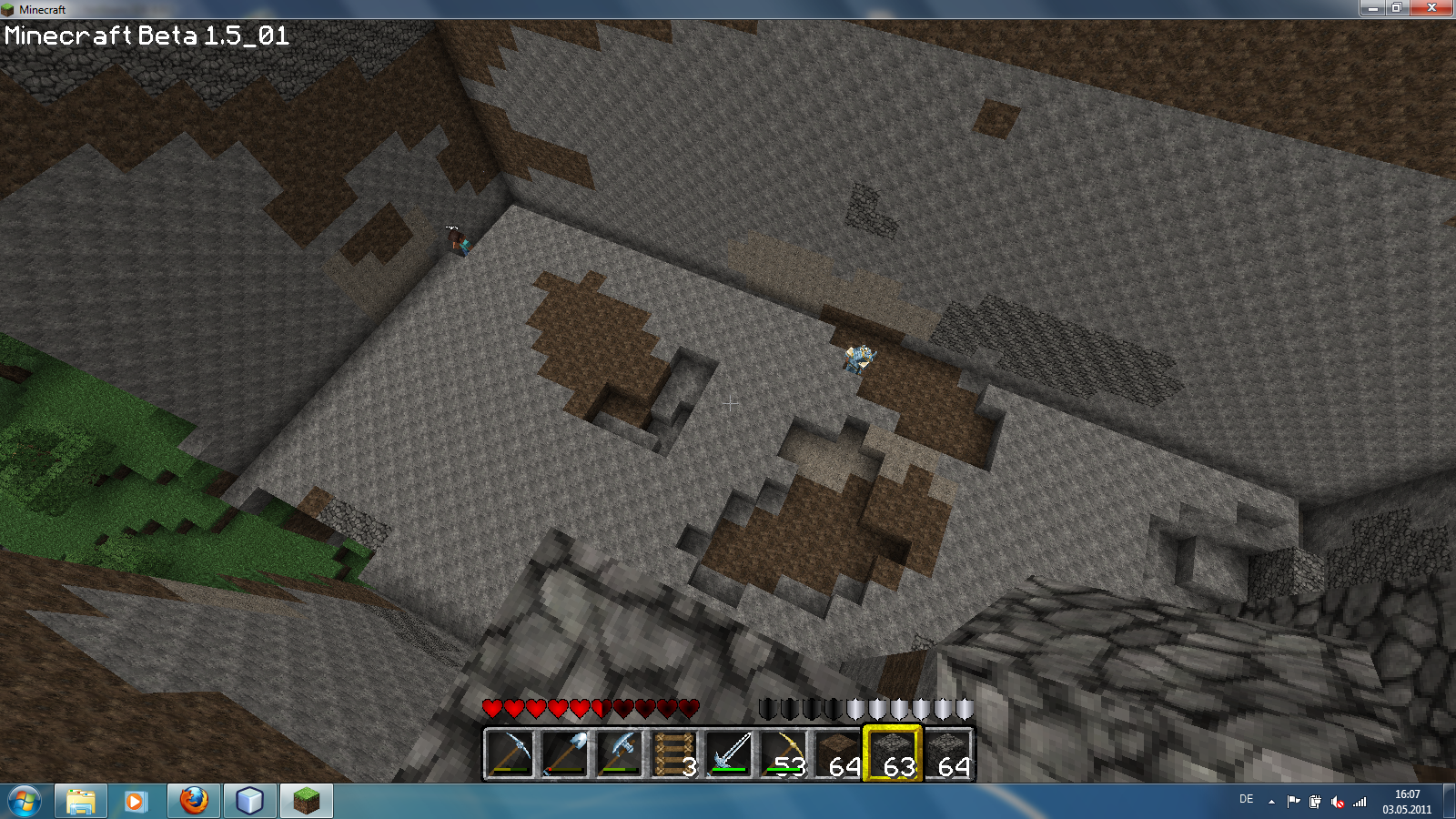The height and width of the screenshot is (819, 1456).
Task: Minimize the Minecraft window
Action: [1372, 8]
